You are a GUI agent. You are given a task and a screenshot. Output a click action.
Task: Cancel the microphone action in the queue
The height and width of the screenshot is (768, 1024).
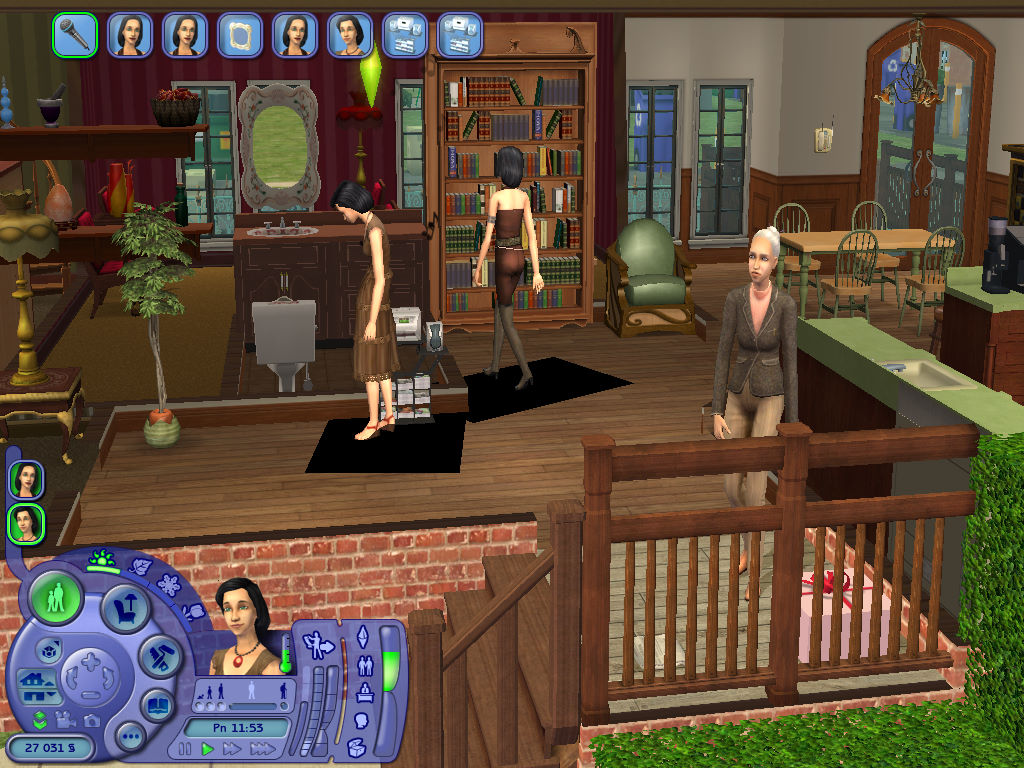(75, 36)
